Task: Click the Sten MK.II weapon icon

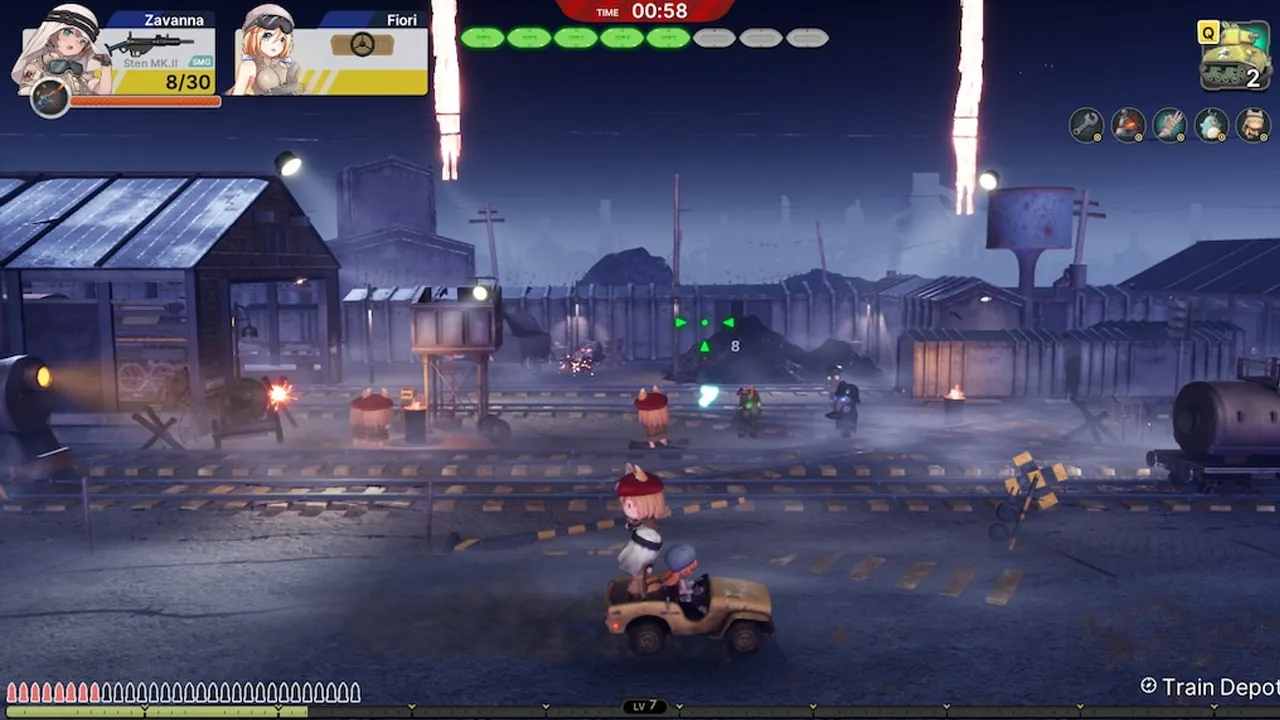Action: 150,45
